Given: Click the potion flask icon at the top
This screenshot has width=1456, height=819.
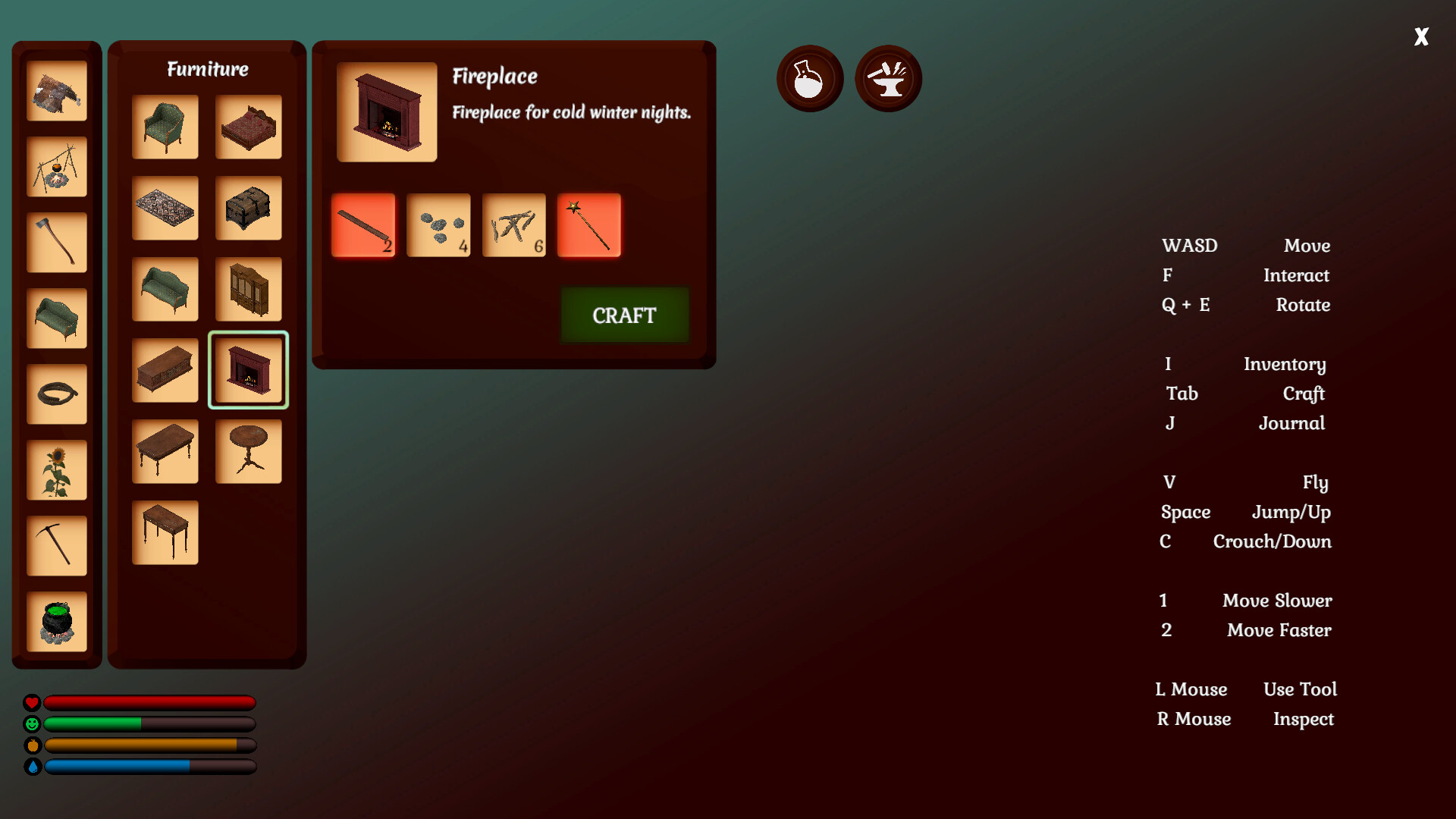Looking at the screenshot, I should pos(809,78).
